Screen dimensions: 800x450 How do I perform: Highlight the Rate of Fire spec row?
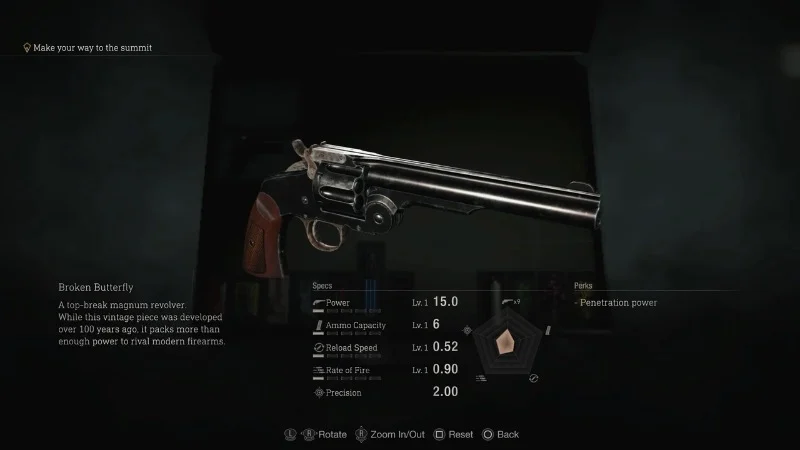(x=385, y=370)
